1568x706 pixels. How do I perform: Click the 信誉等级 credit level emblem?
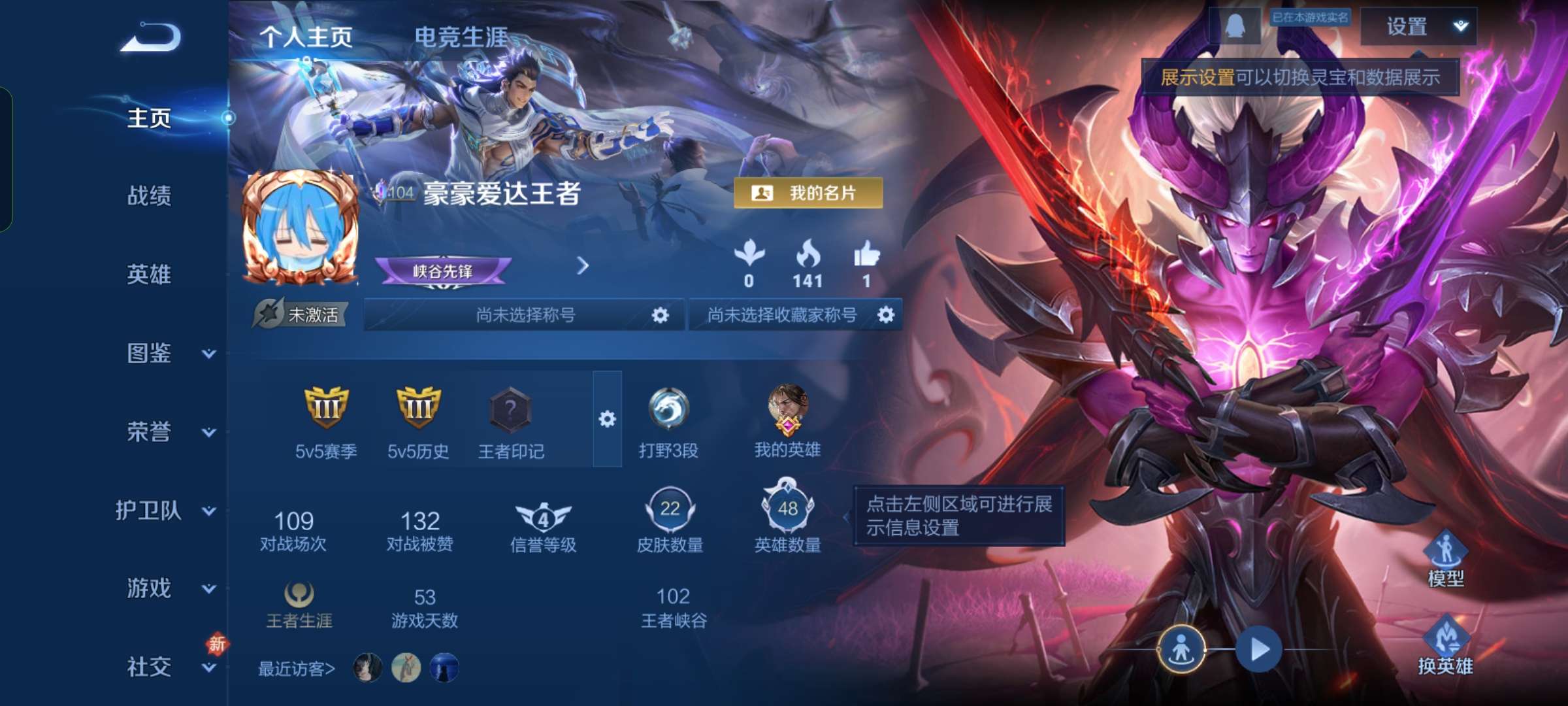click(x=544, y=520)
